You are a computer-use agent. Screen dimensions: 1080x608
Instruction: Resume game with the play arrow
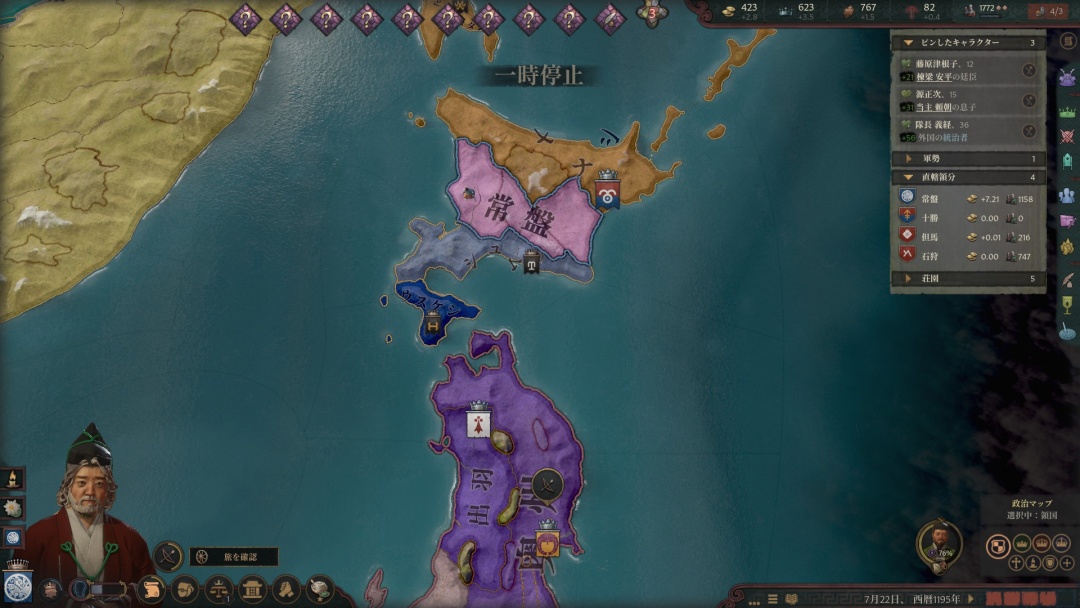point(970,597)
